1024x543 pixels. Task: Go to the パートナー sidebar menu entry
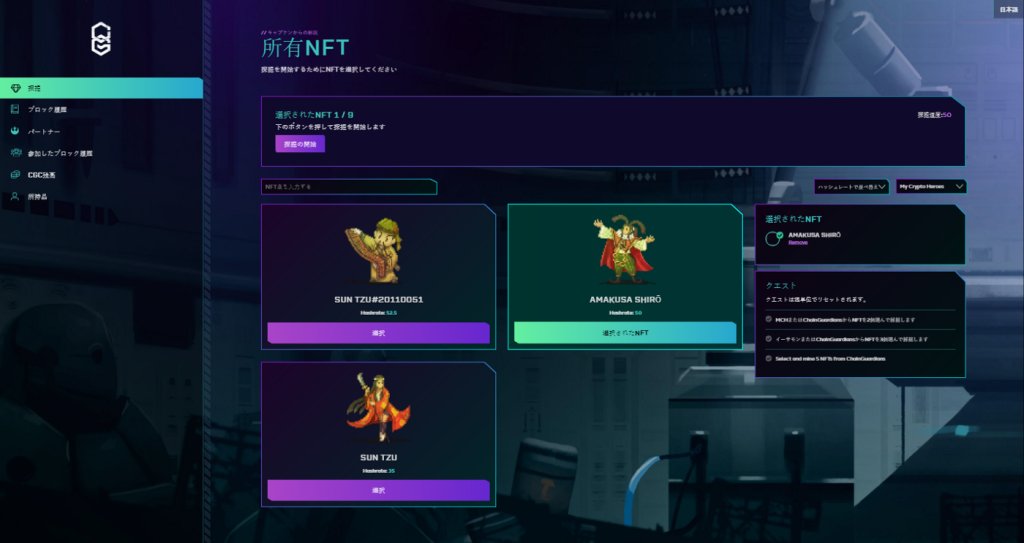click(44, 131)
